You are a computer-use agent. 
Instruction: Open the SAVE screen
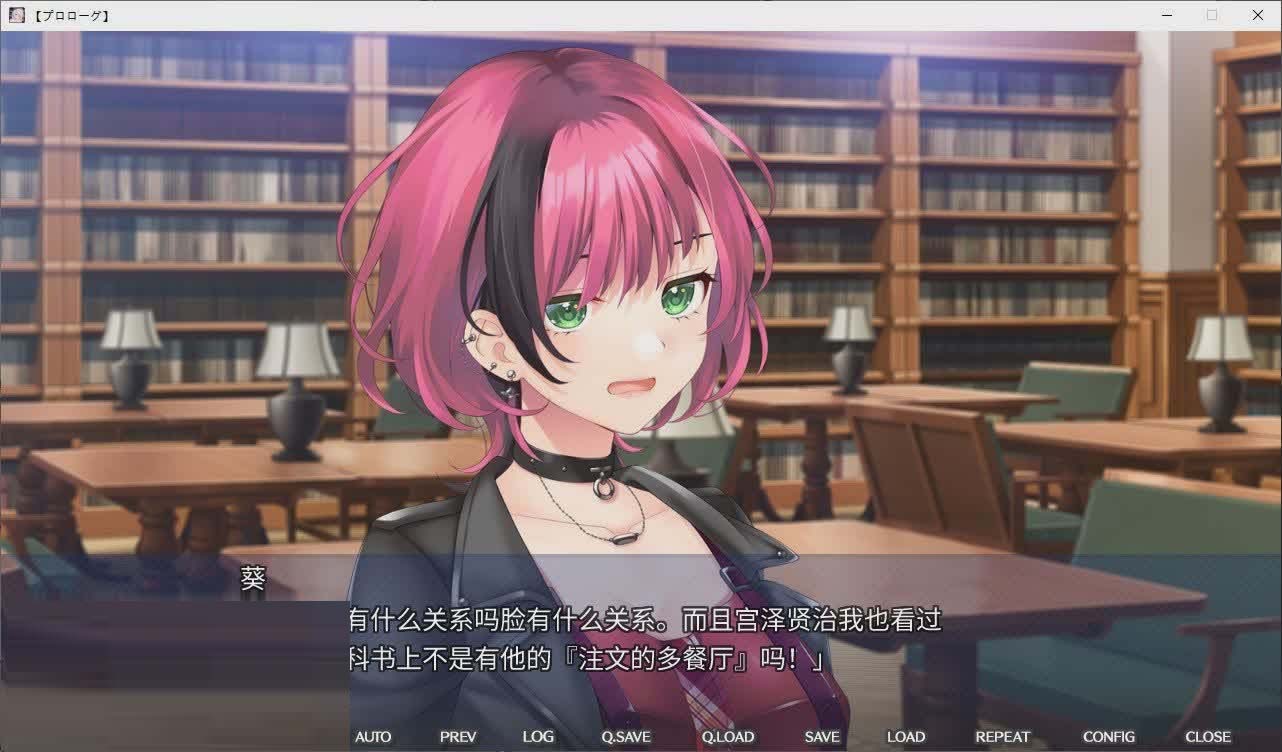click(820, 736)
